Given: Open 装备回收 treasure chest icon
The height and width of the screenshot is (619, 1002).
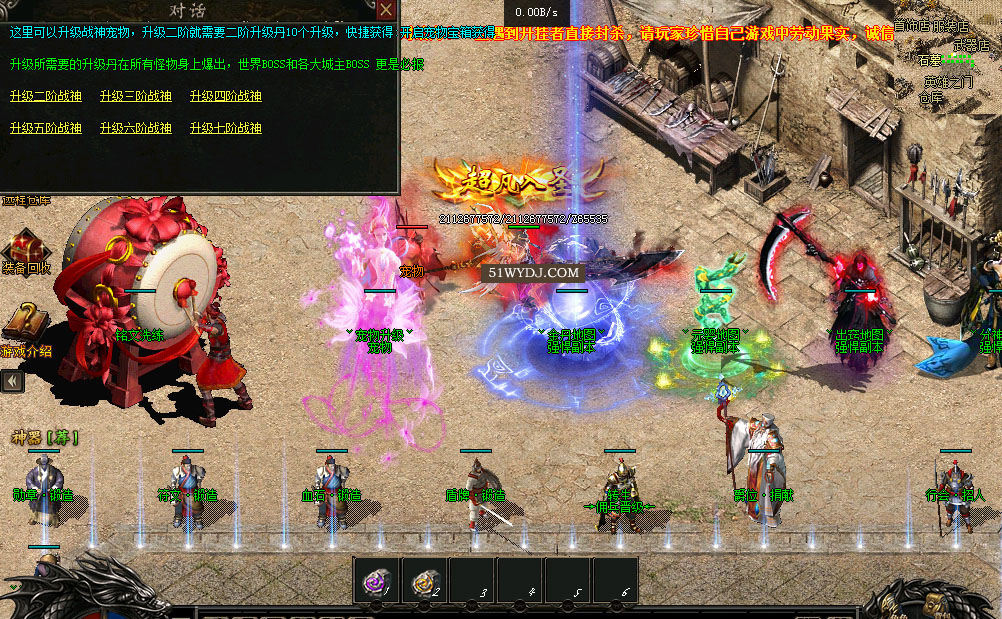Looking at the screenshot, I should point(24,246).
